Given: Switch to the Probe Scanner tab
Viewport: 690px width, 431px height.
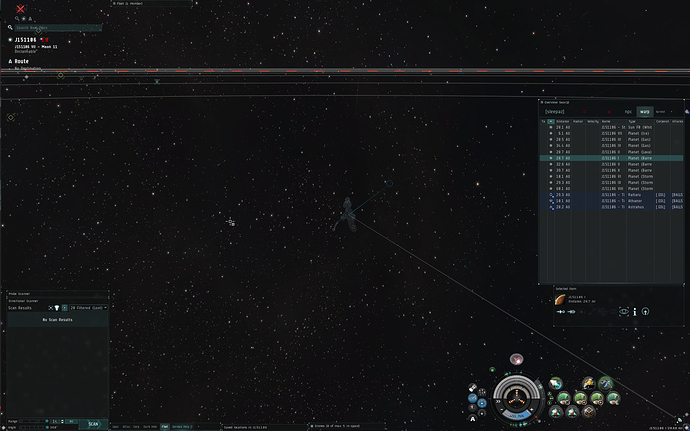Looking at the screenshot, I should click(x=16, y=292).
